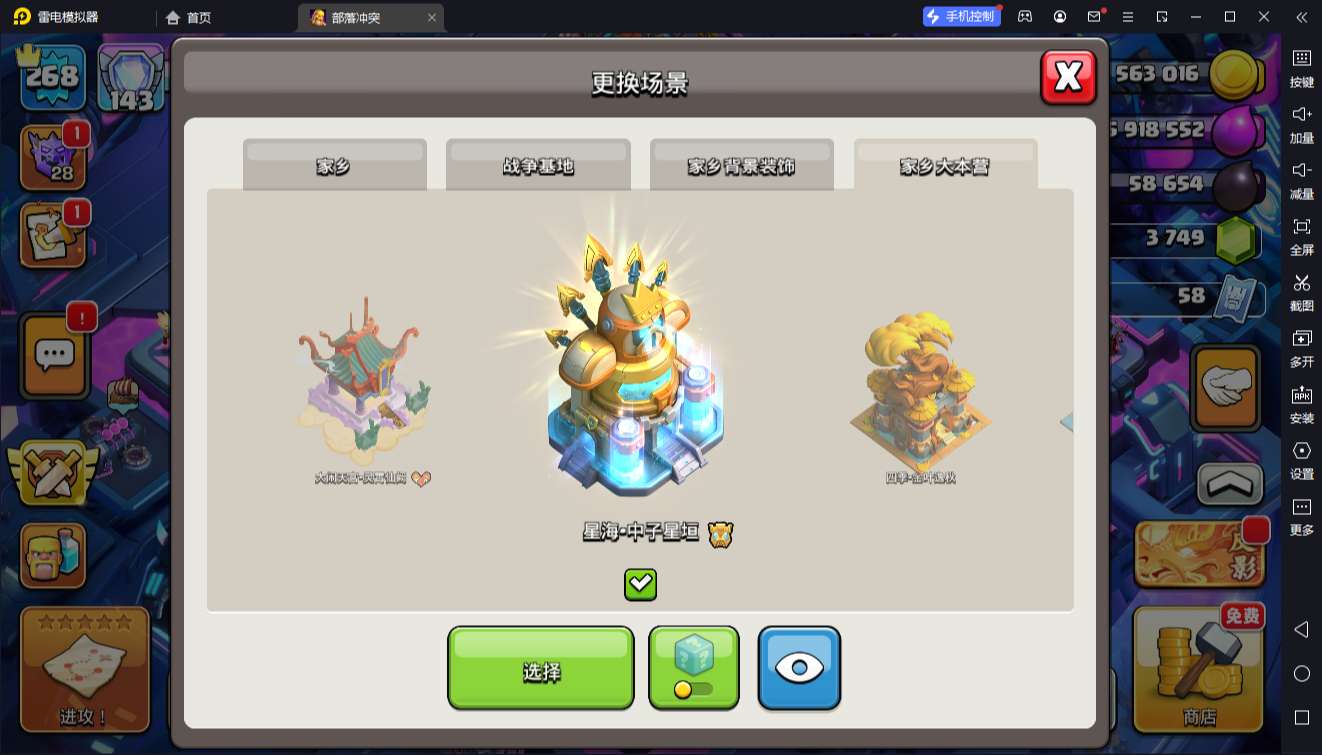This screenshot has width=1322, height=755.
Task: Toggle the green checkmark box
Action: pos(640,584)
